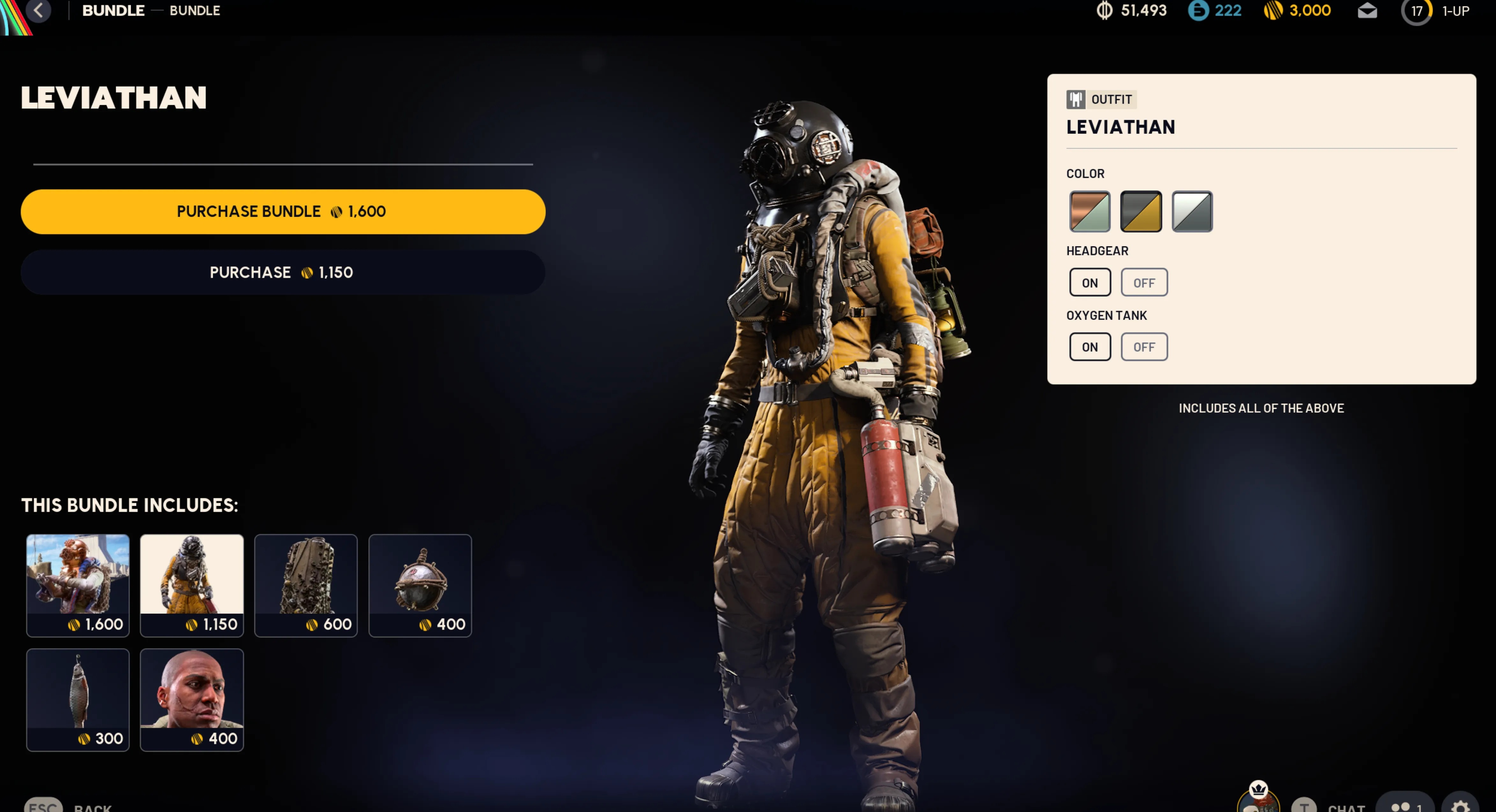The image size is (1496, 812).
Task: View the full bundle thumbnail priced 1,600
Action: [78, 584]
